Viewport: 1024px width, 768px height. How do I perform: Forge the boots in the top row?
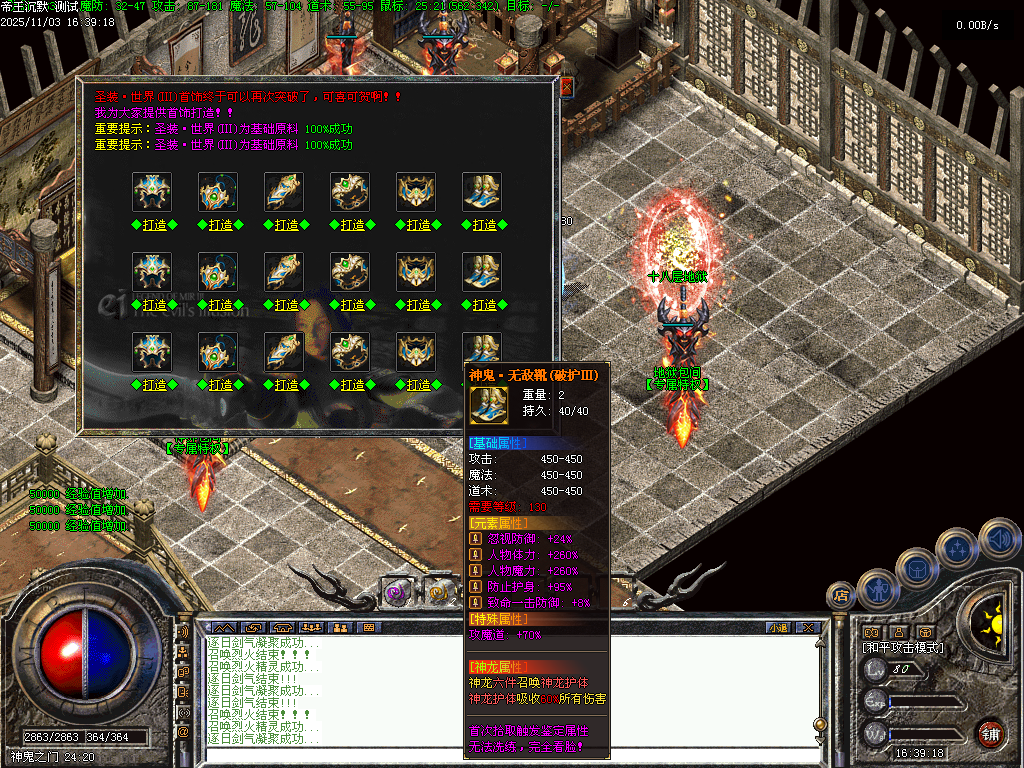point(484,225)
